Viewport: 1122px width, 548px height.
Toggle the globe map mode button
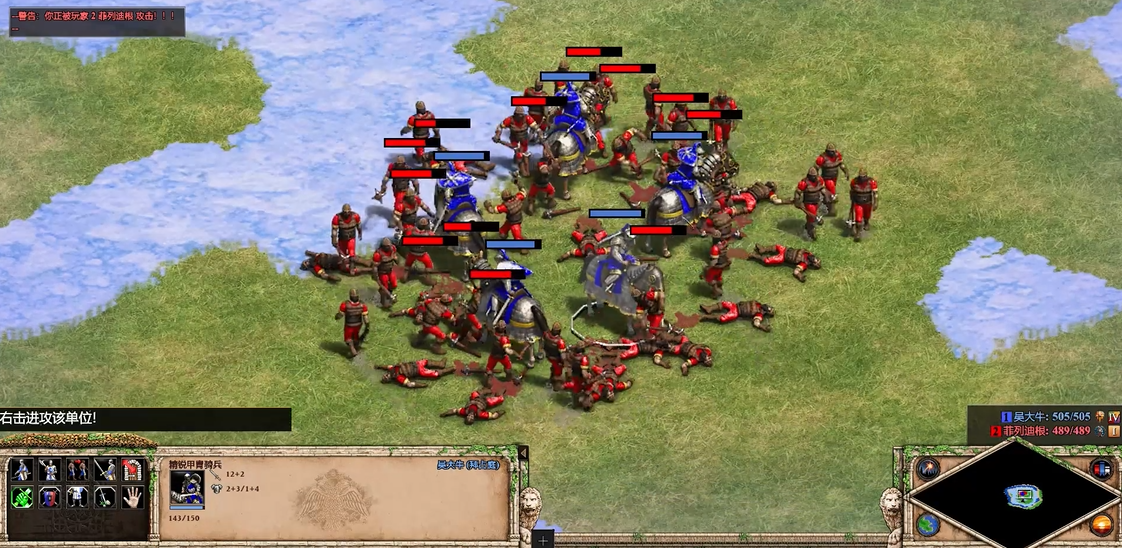(x=929, y=524)
